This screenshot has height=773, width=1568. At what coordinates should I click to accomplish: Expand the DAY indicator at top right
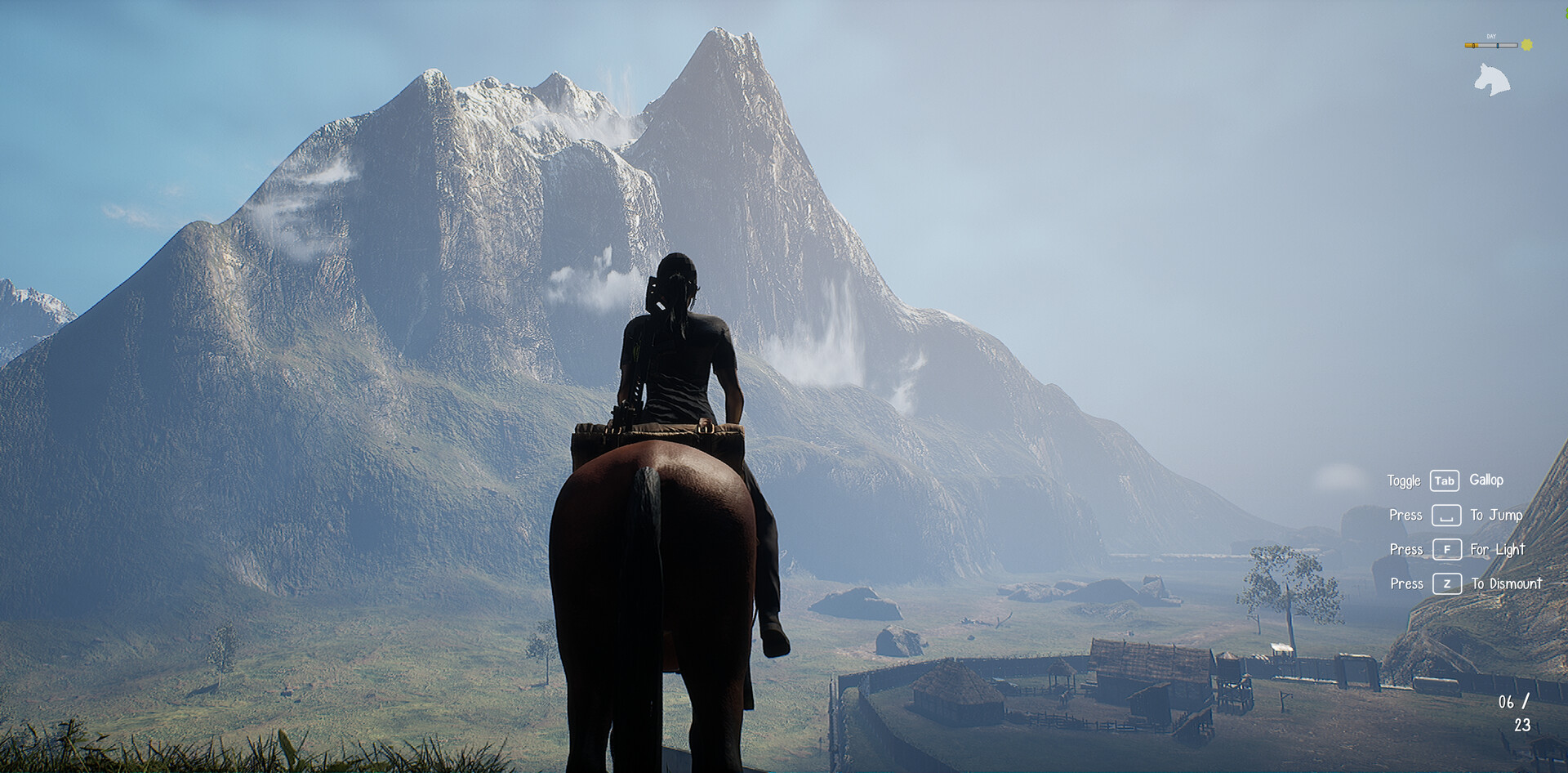(1491, 41)
